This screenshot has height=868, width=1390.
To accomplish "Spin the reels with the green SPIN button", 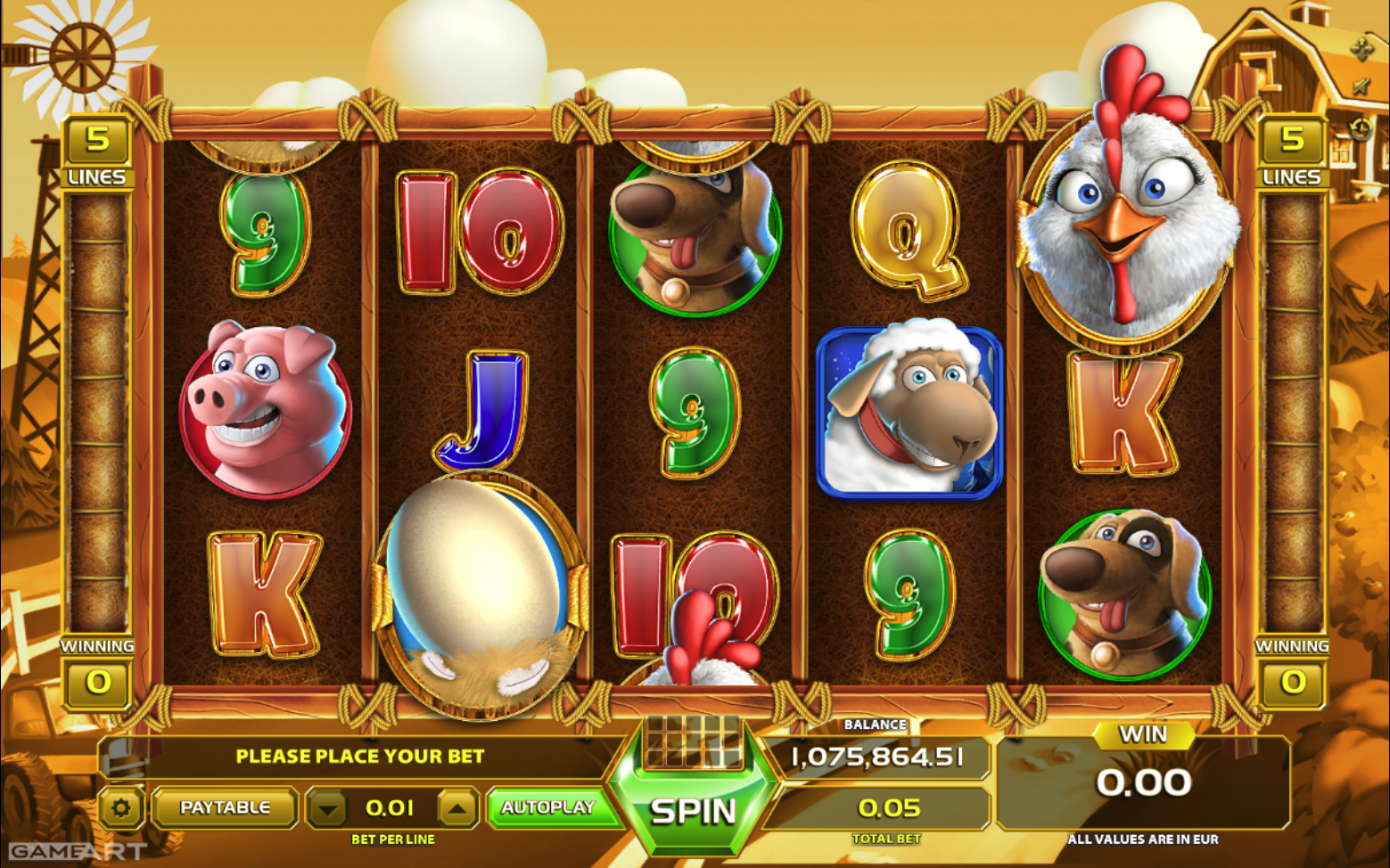I will 693,810.
